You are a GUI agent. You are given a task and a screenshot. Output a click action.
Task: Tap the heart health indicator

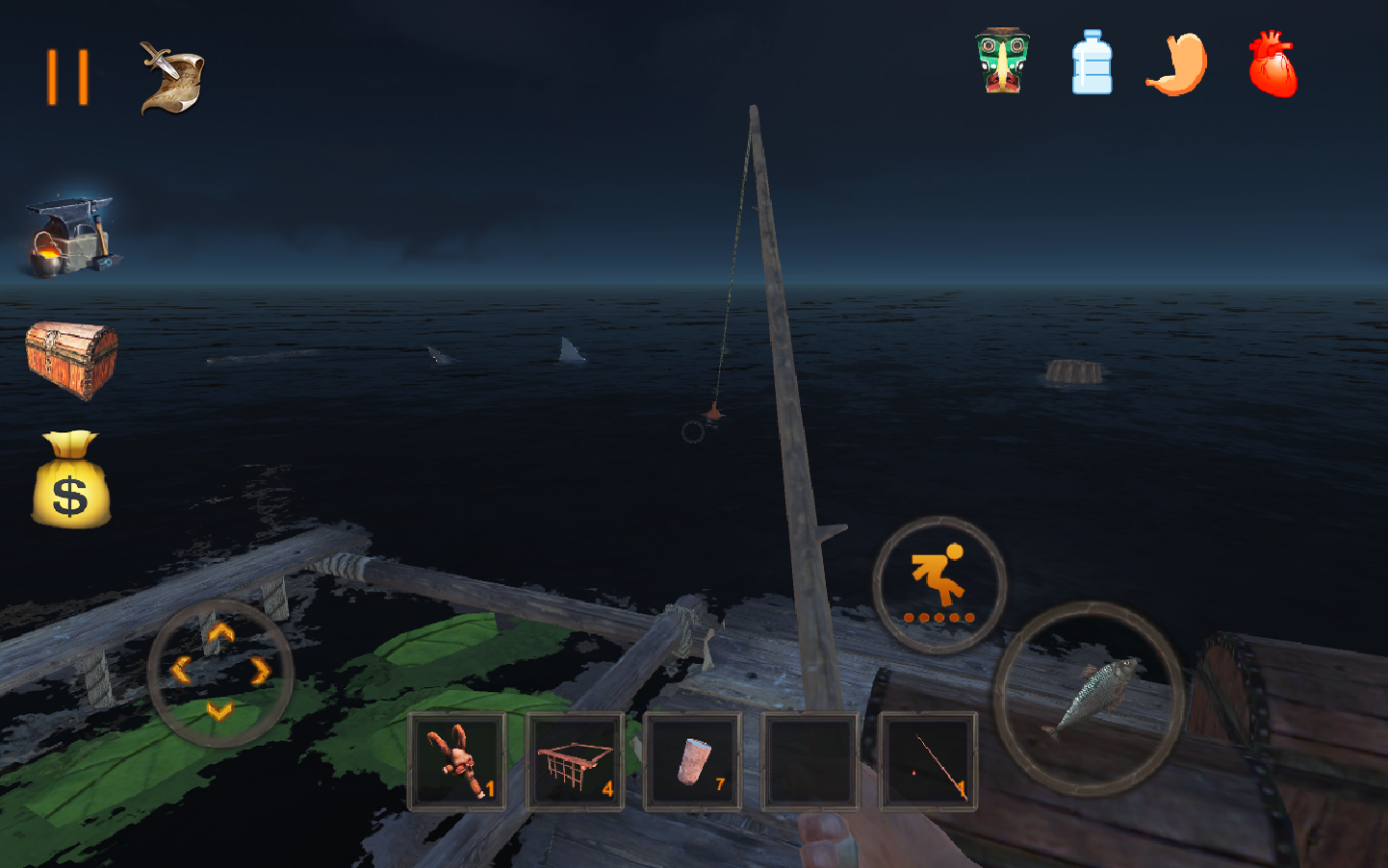point(1271,63)
